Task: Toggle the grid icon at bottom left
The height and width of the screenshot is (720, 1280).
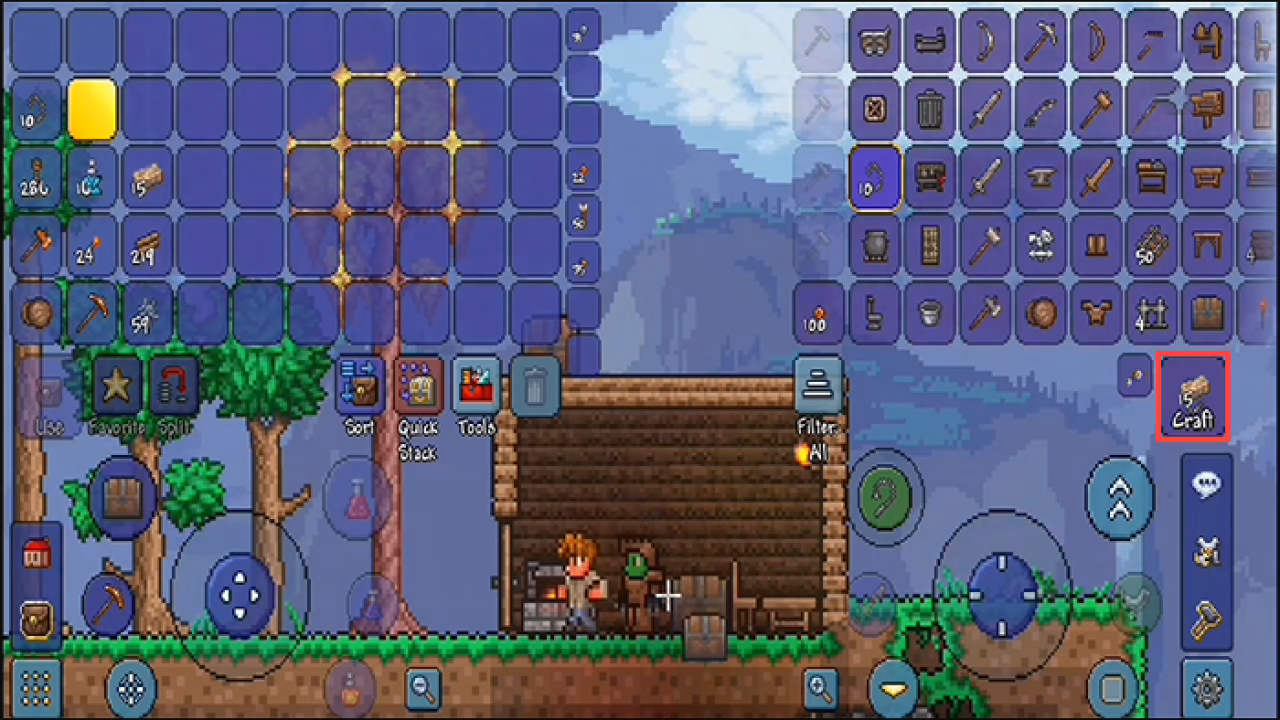Action: click(x=36, y=689)
